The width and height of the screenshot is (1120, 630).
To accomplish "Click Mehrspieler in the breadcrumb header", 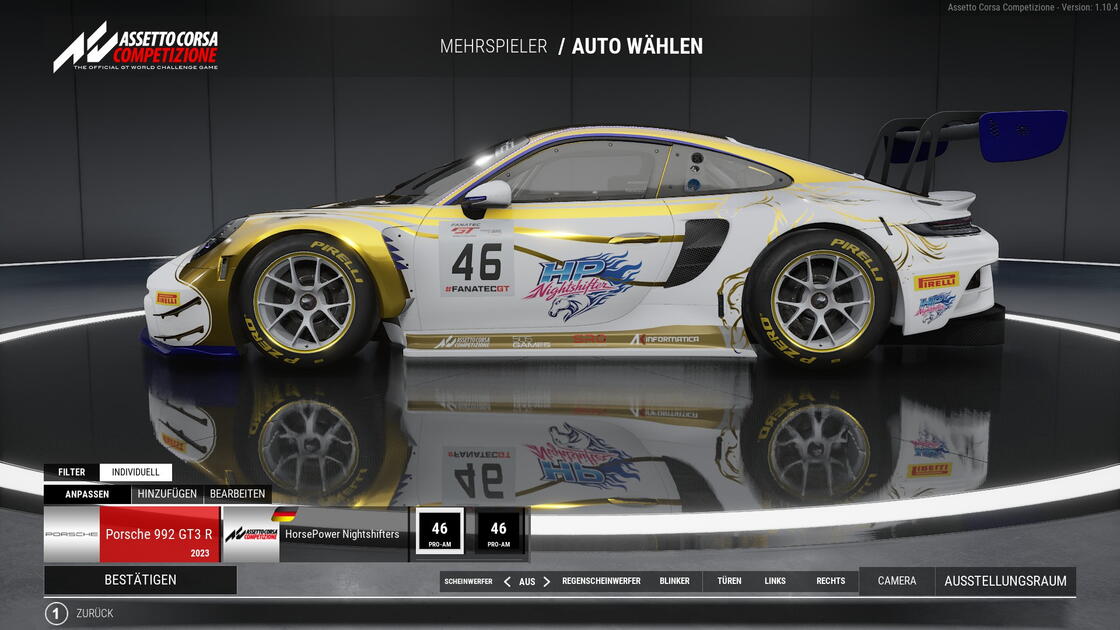I will 493,46.
